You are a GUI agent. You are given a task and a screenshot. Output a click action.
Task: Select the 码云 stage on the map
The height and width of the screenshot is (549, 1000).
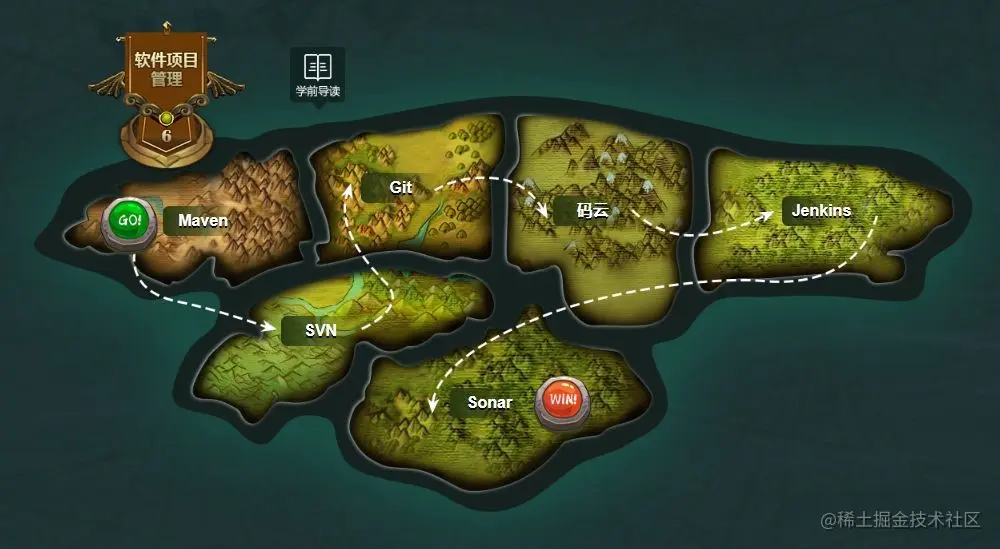coord(592,211)
